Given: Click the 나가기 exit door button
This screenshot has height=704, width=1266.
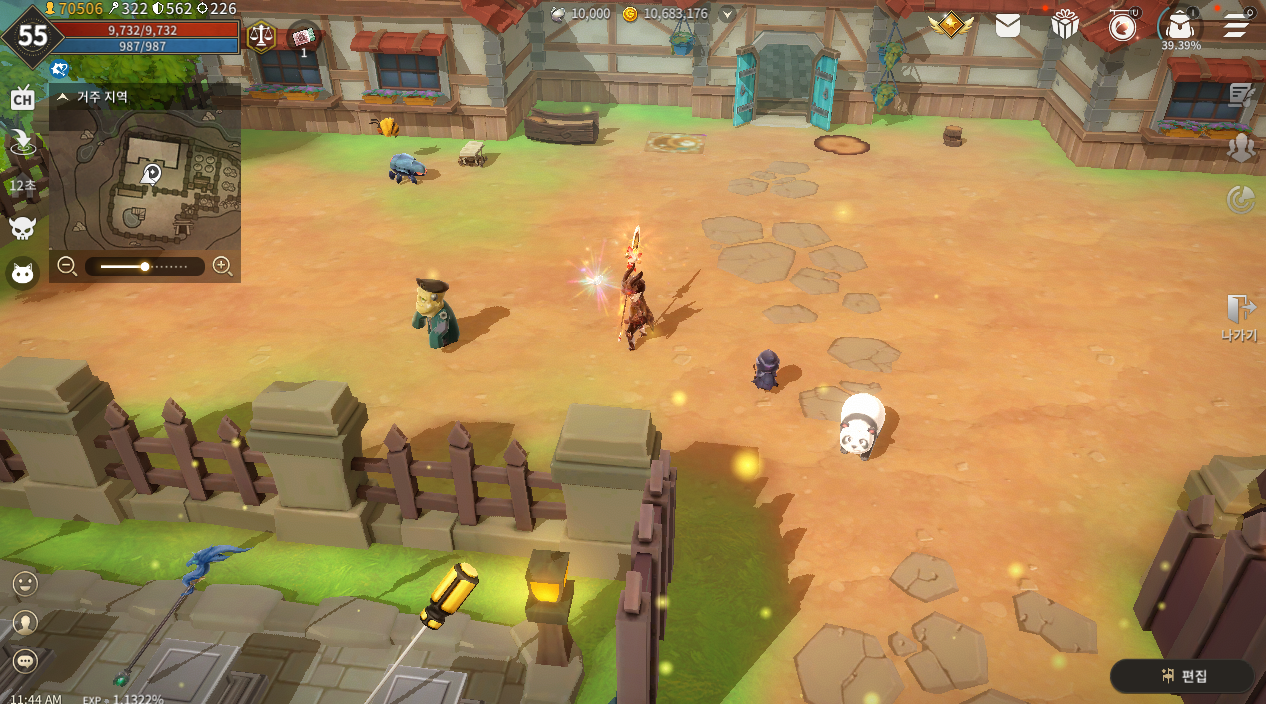Looking at the screenshot, I should click(1240, 317).
